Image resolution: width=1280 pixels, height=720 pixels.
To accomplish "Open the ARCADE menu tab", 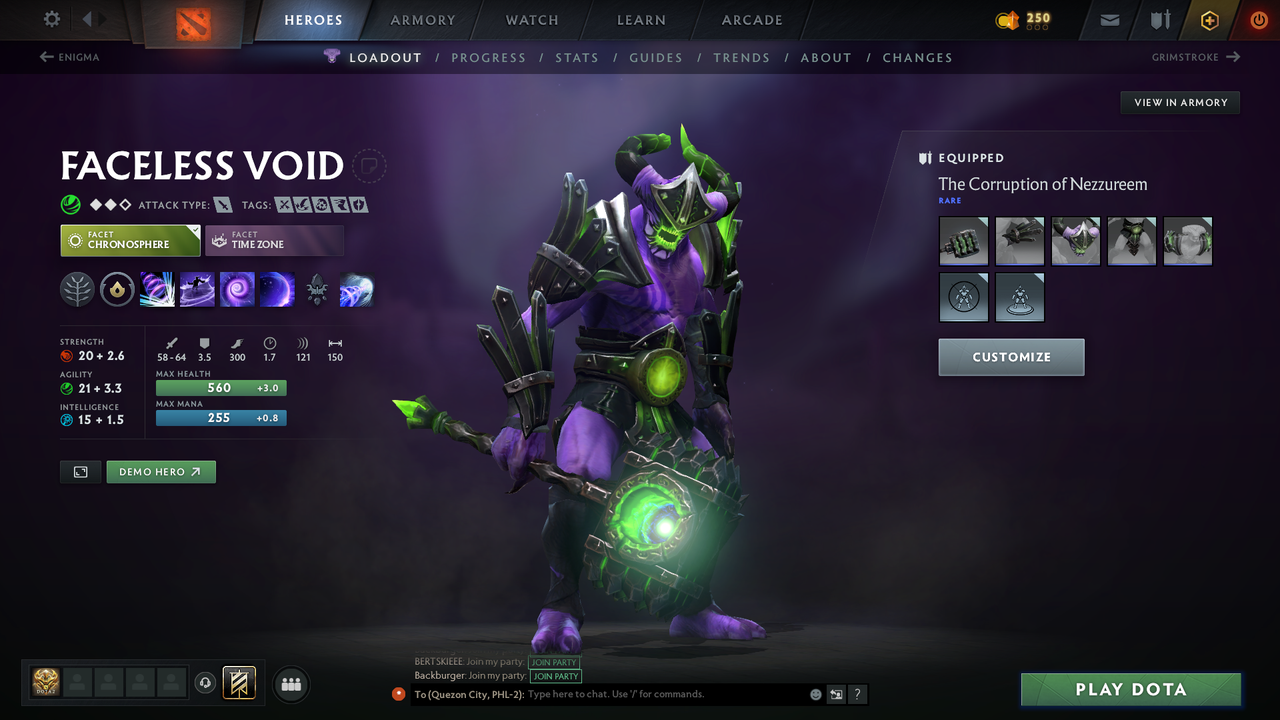I will click(x=751, y=20).
